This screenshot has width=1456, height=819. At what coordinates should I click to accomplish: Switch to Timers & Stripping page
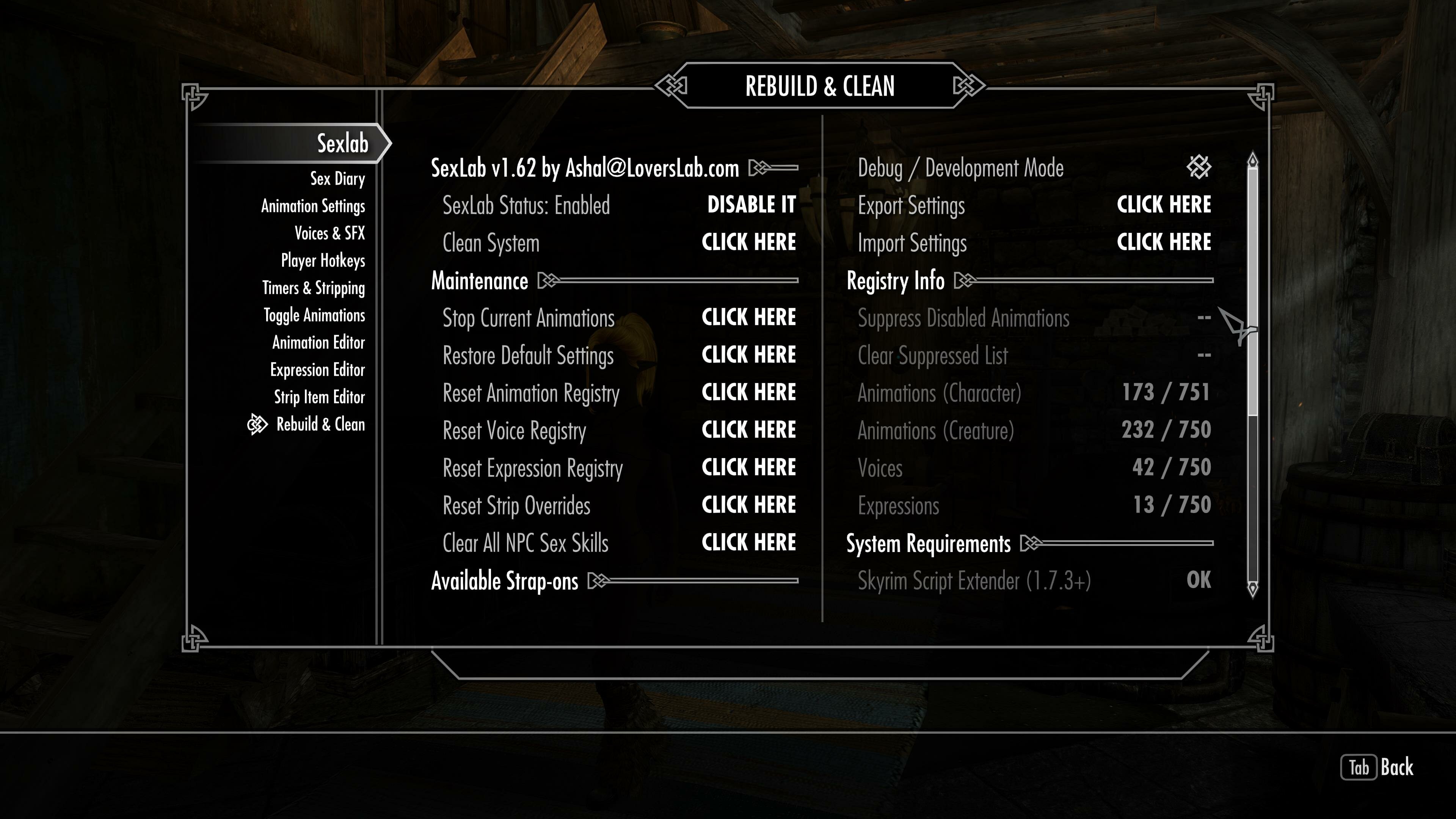pyautogui.click(x=313, y=288)
